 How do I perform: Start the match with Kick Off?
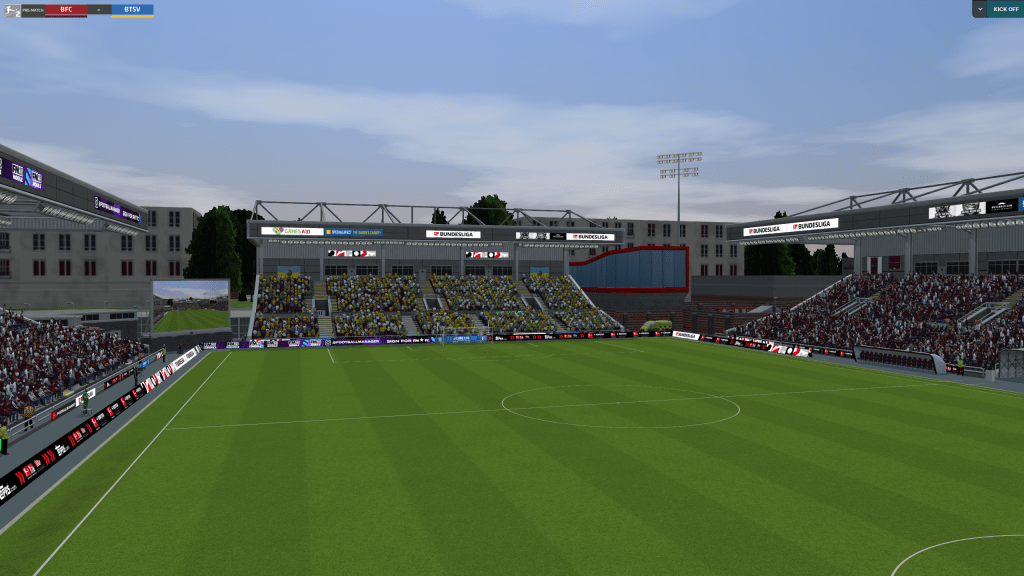1005,9
